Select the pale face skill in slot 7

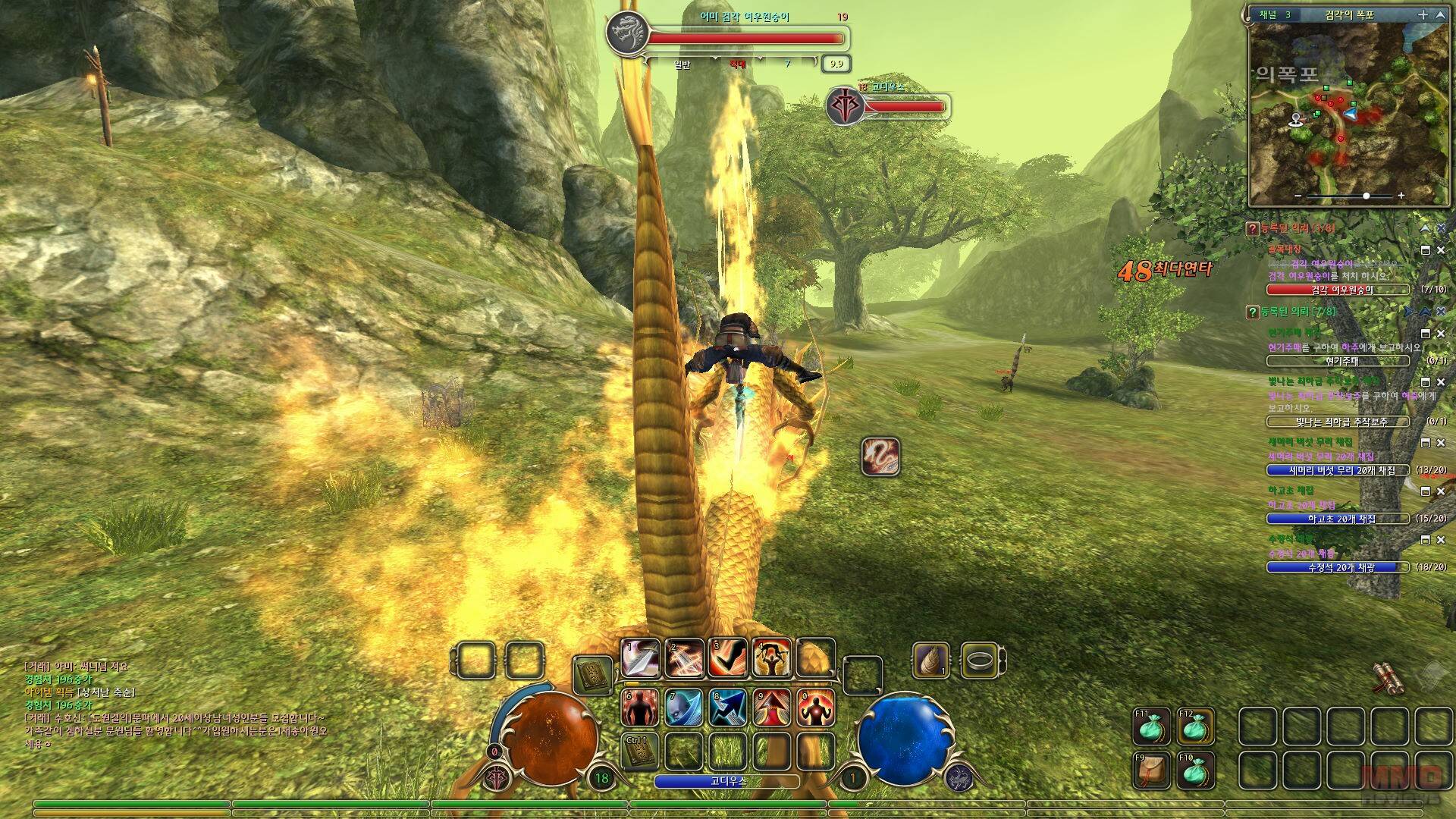684,708
